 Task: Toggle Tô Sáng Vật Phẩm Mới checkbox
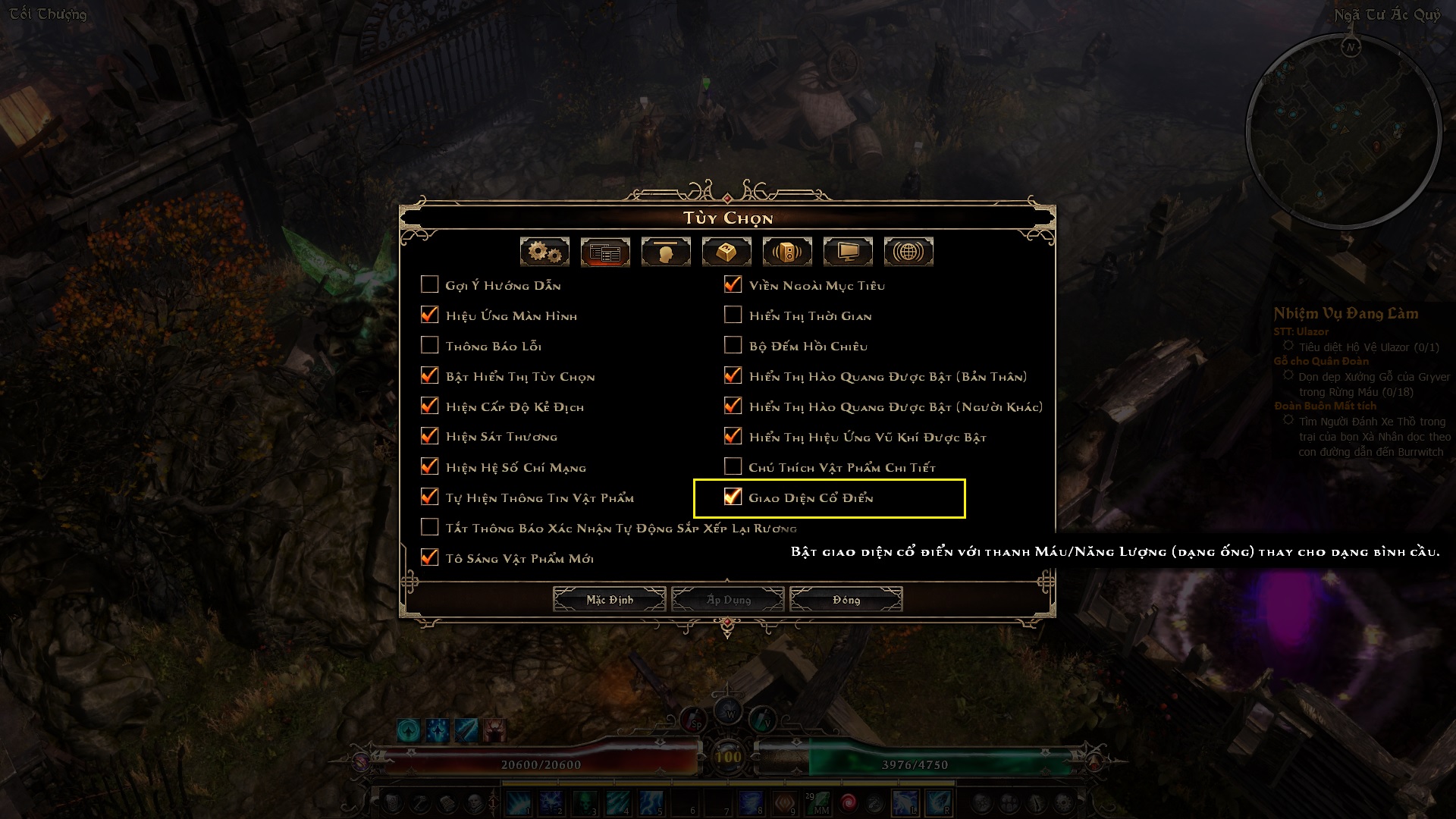click(x=430, y=557)
